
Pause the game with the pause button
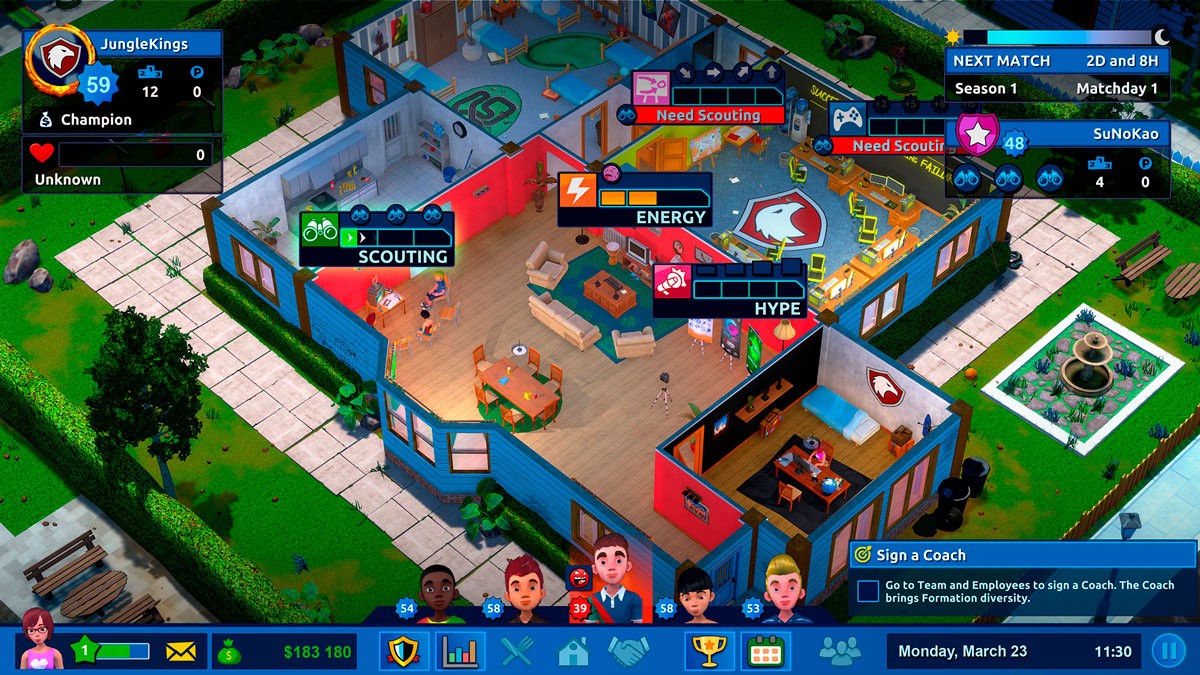point(1167,652)
